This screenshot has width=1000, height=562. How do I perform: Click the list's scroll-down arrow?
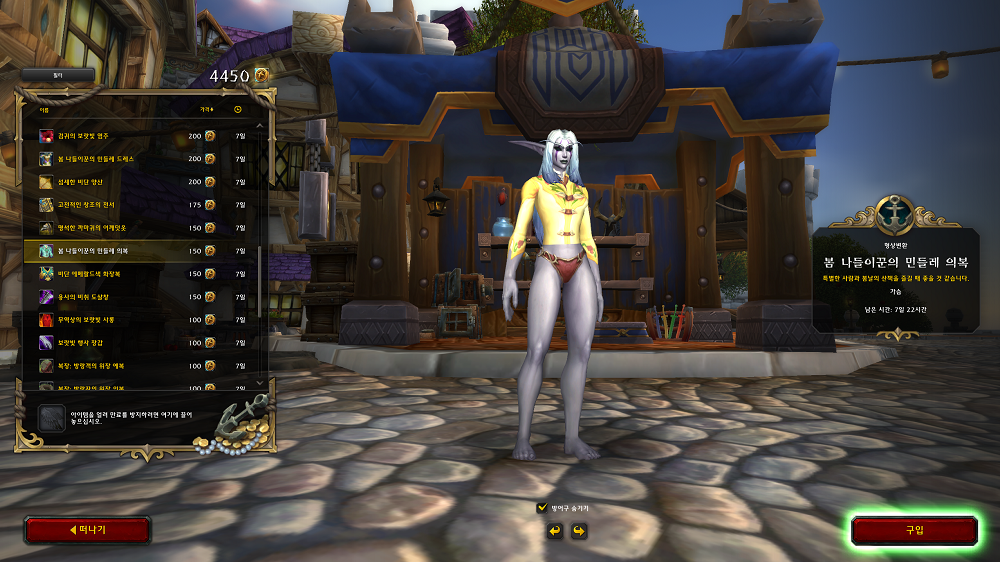point(261,382)
